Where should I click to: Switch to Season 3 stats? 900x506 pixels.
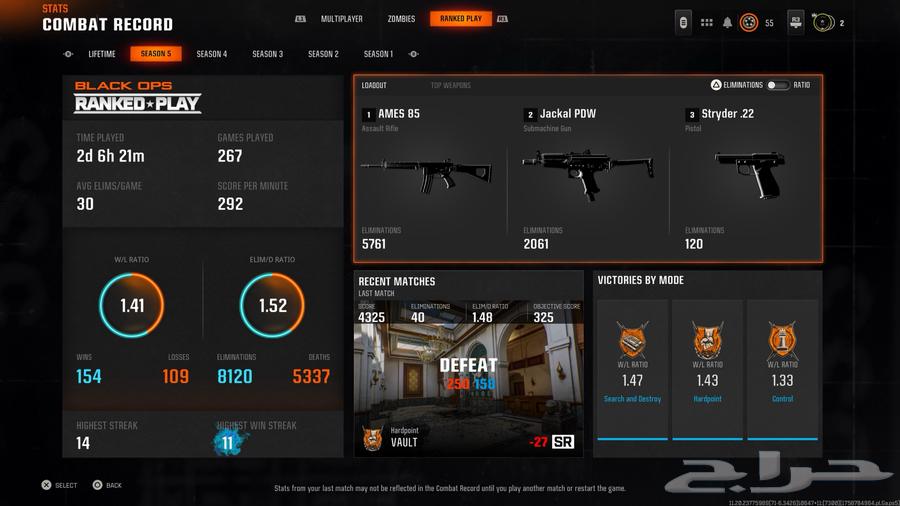[x=267, y=54]
